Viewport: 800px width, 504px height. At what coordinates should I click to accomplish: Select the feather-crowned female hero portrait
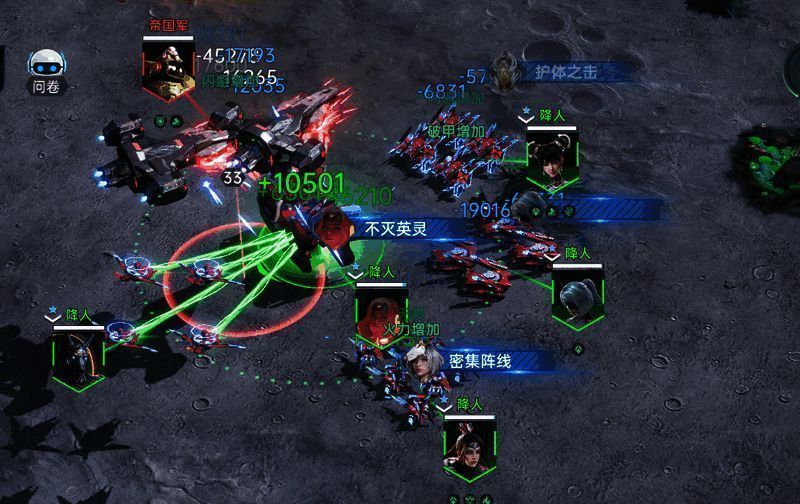pos(469,449)
